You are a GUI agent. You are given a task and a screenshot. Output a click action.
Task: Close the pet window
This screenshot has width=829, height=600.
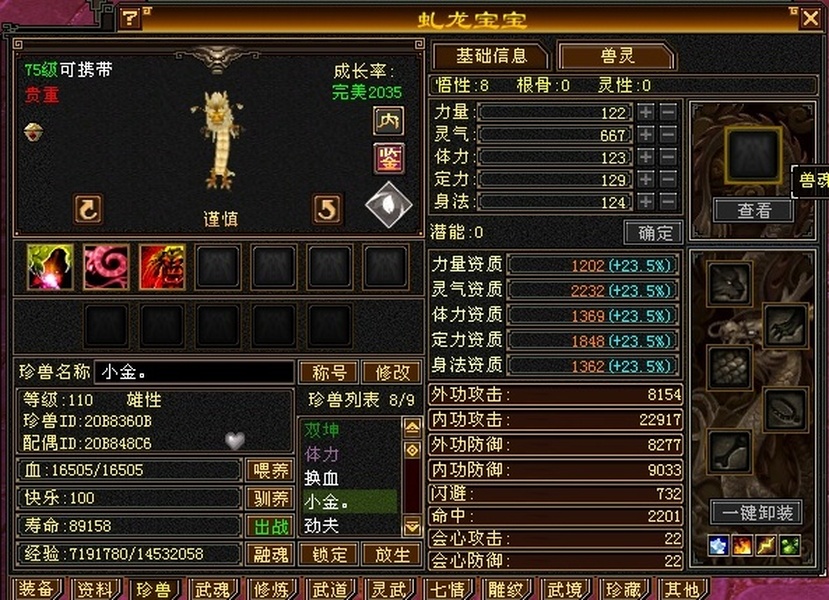[x=809, y=17]
